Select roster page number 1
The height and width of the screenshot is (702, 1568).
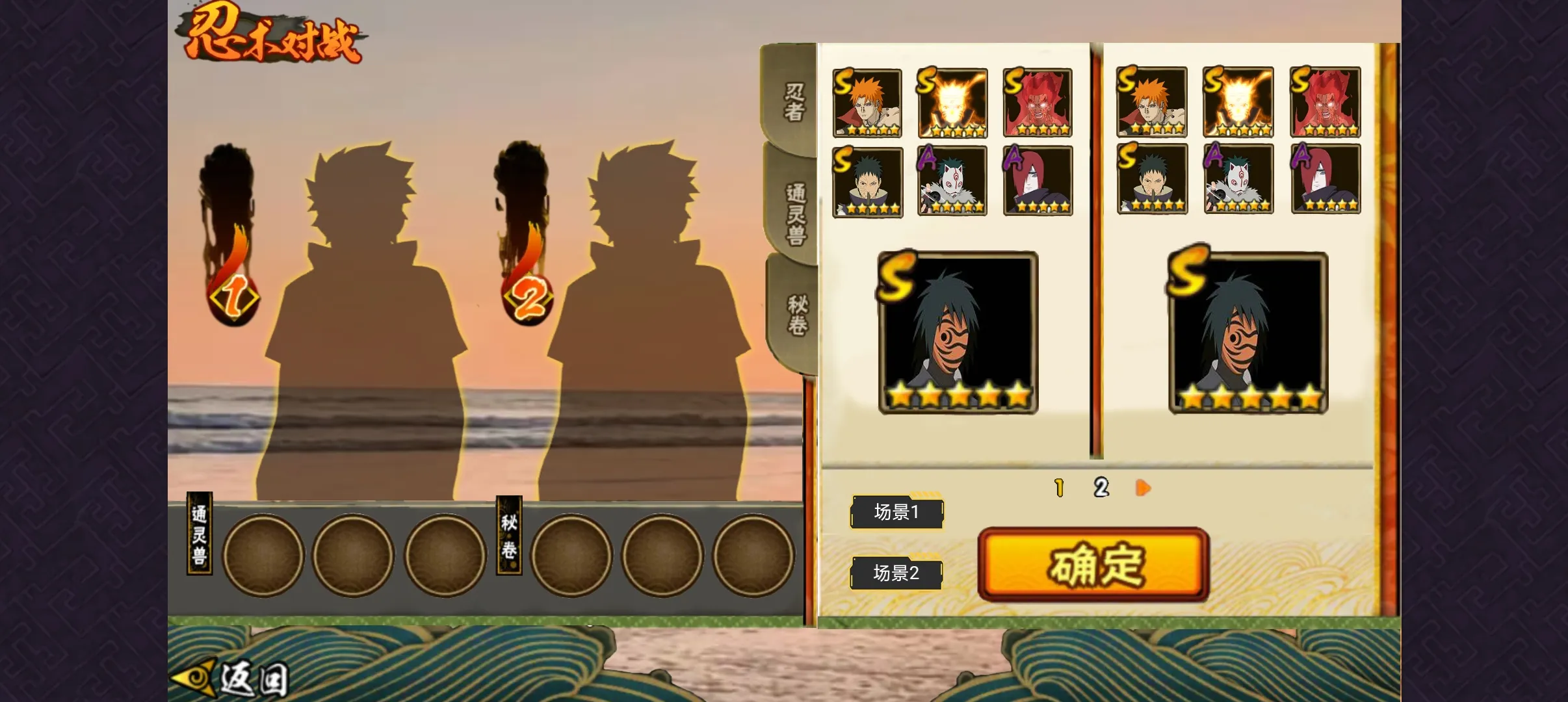click(1059, 487)
